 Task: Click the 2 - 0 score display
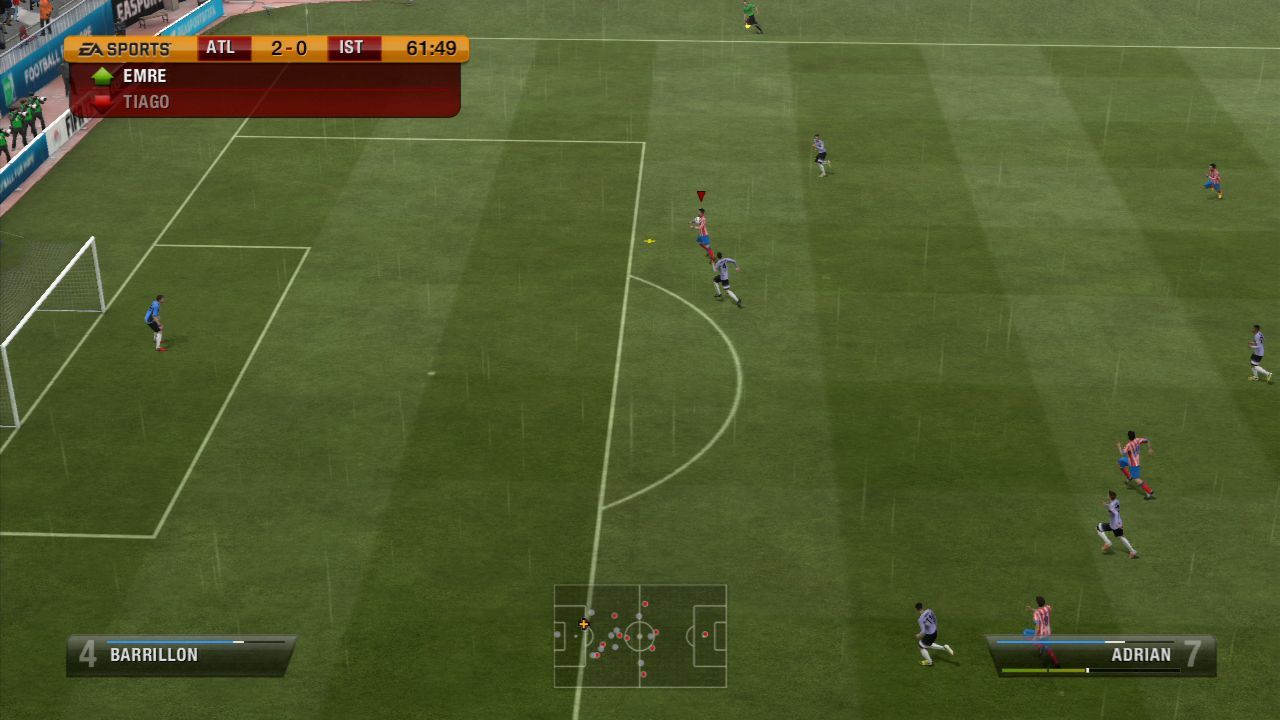[x=290, y=46]
